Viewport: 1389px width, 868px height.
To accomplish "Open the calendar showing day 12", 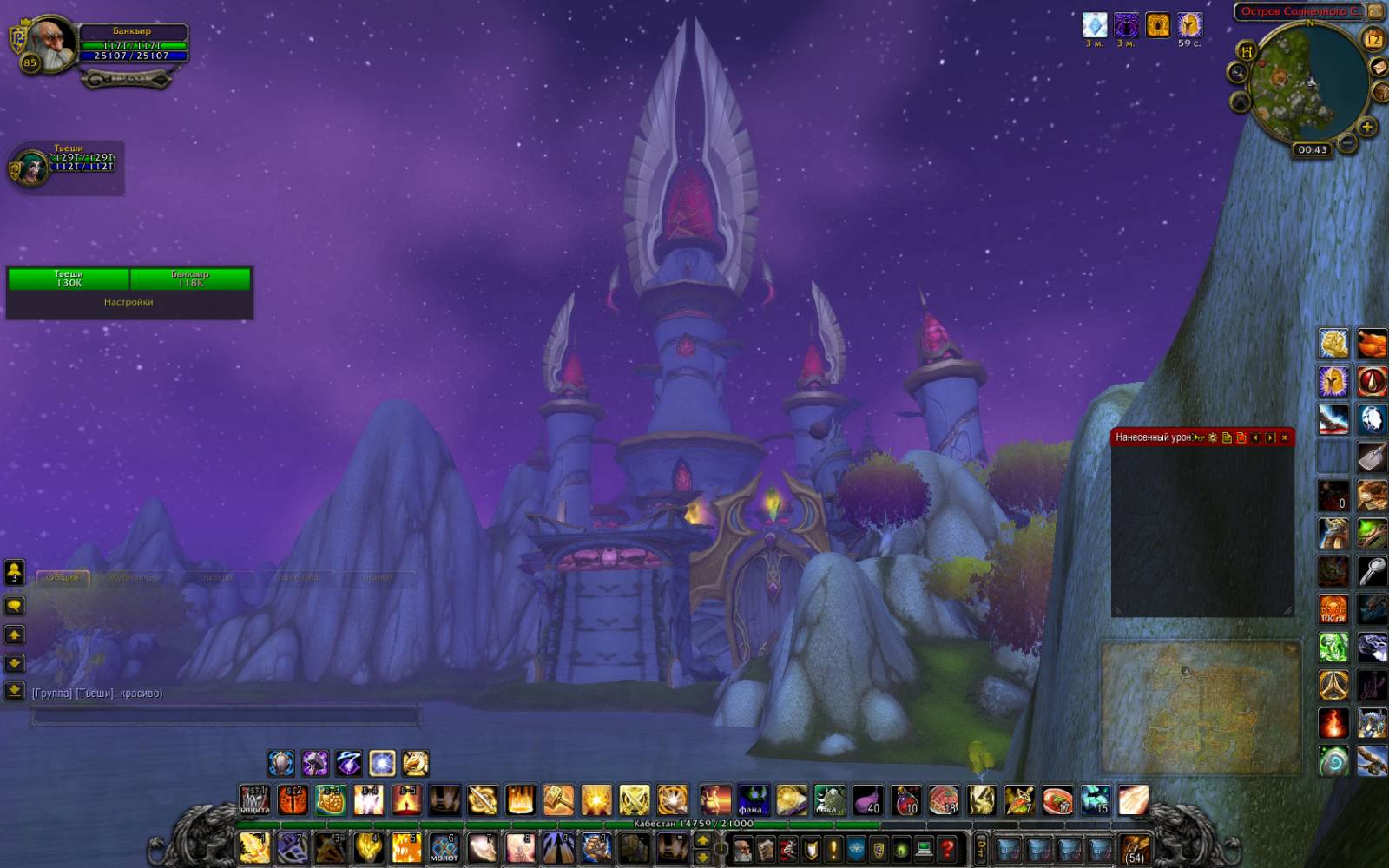I will 1373,39.
